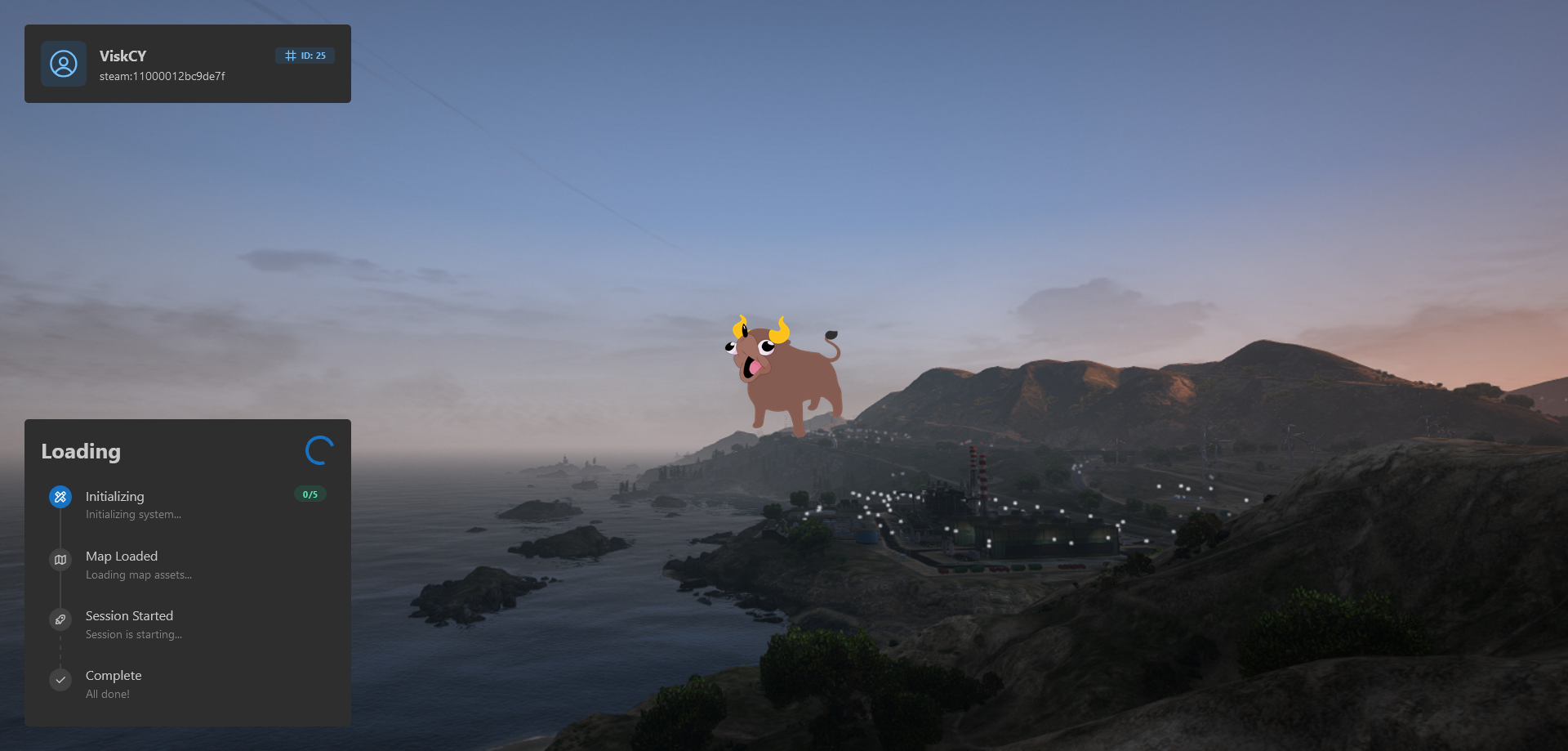Screen dimensions: 1568x751
Task: Click the steam identifier text
Action: click(x=163, y=77)
